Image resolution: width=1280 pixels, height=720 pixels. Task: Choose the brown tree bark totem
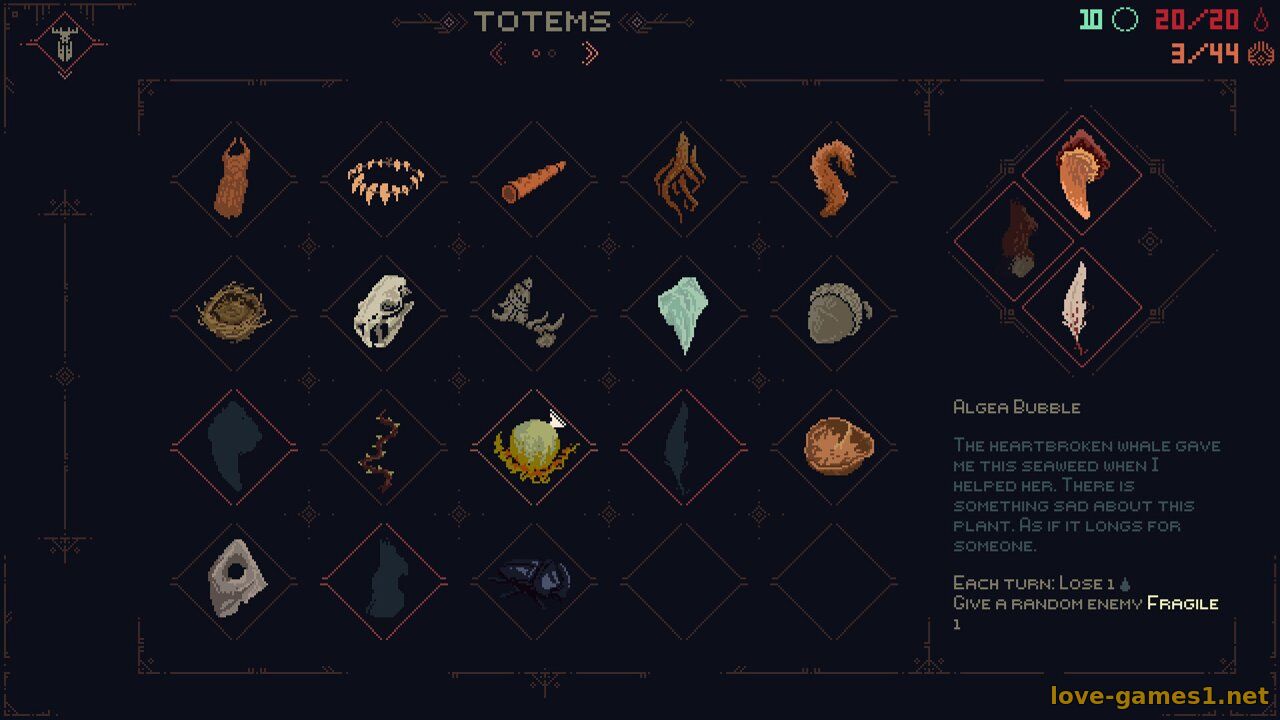pyautogui.click(x=234, y=180)
